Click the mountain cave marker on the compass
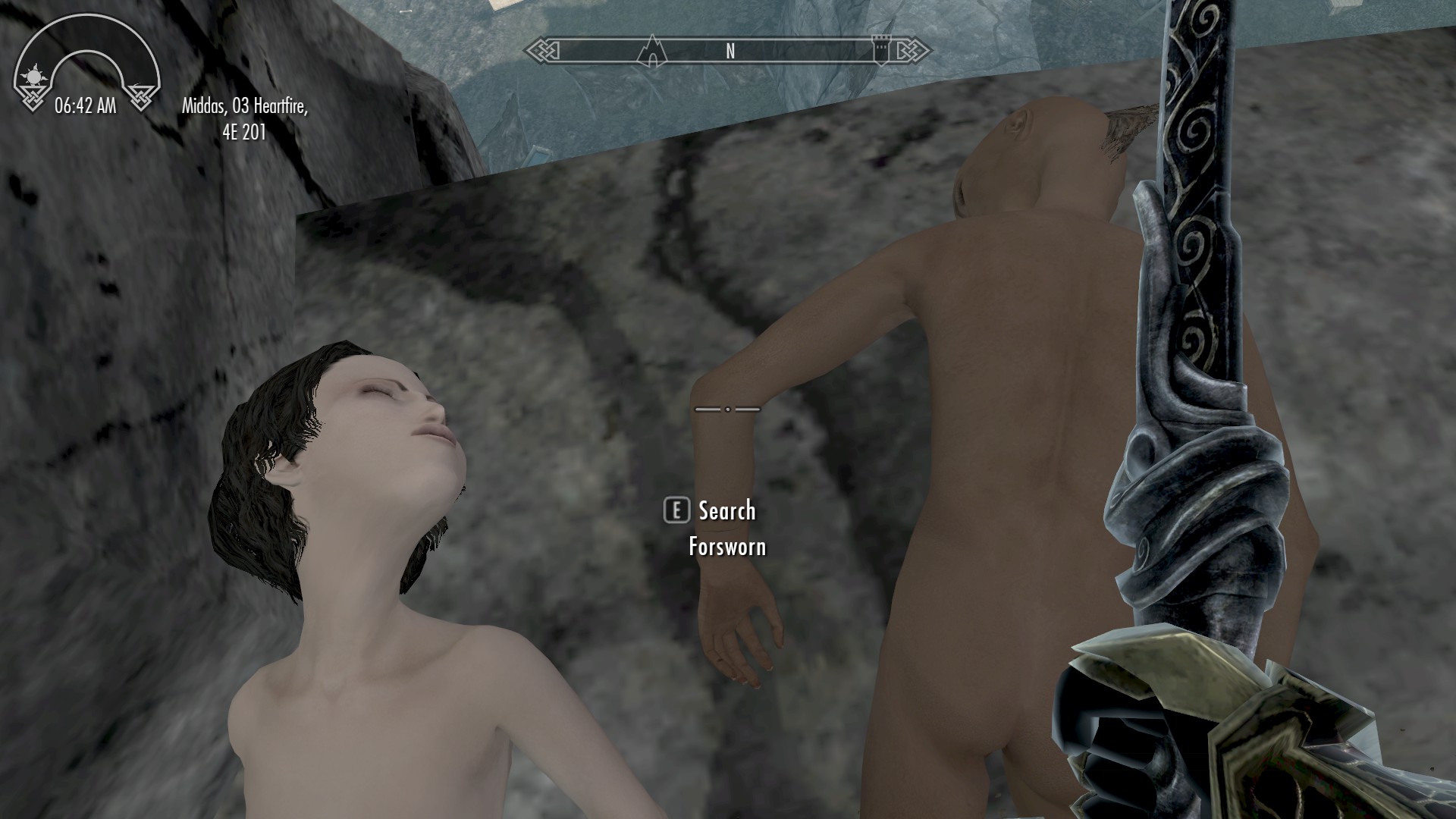Viewport: 1456px width, 819px height. click(x=651, y=50)
